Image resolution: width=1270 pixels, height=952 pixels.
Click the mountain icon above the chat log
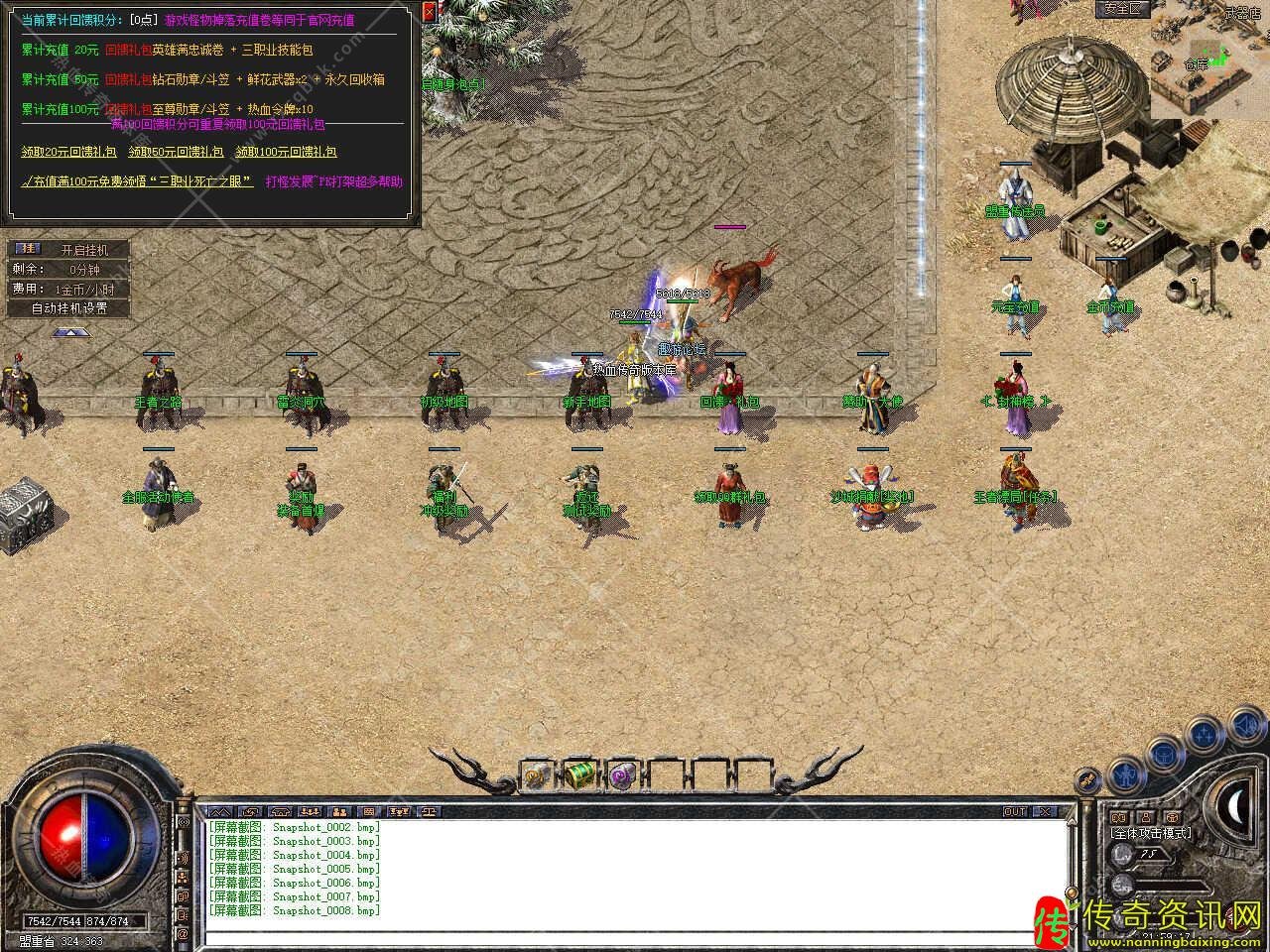click(219, 811)
